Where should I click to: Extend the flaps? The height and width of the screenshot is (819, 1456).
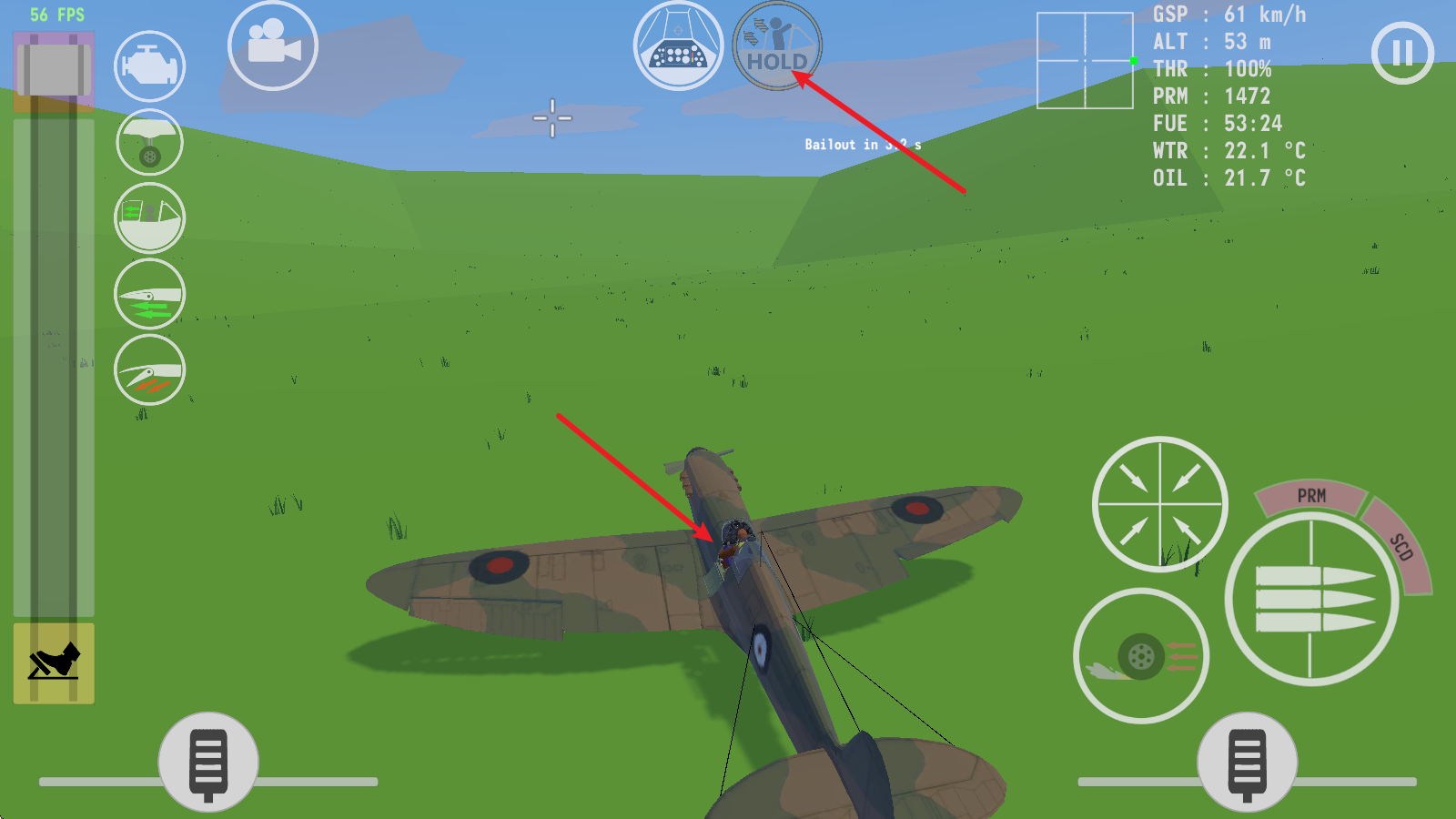coord(150,293)
